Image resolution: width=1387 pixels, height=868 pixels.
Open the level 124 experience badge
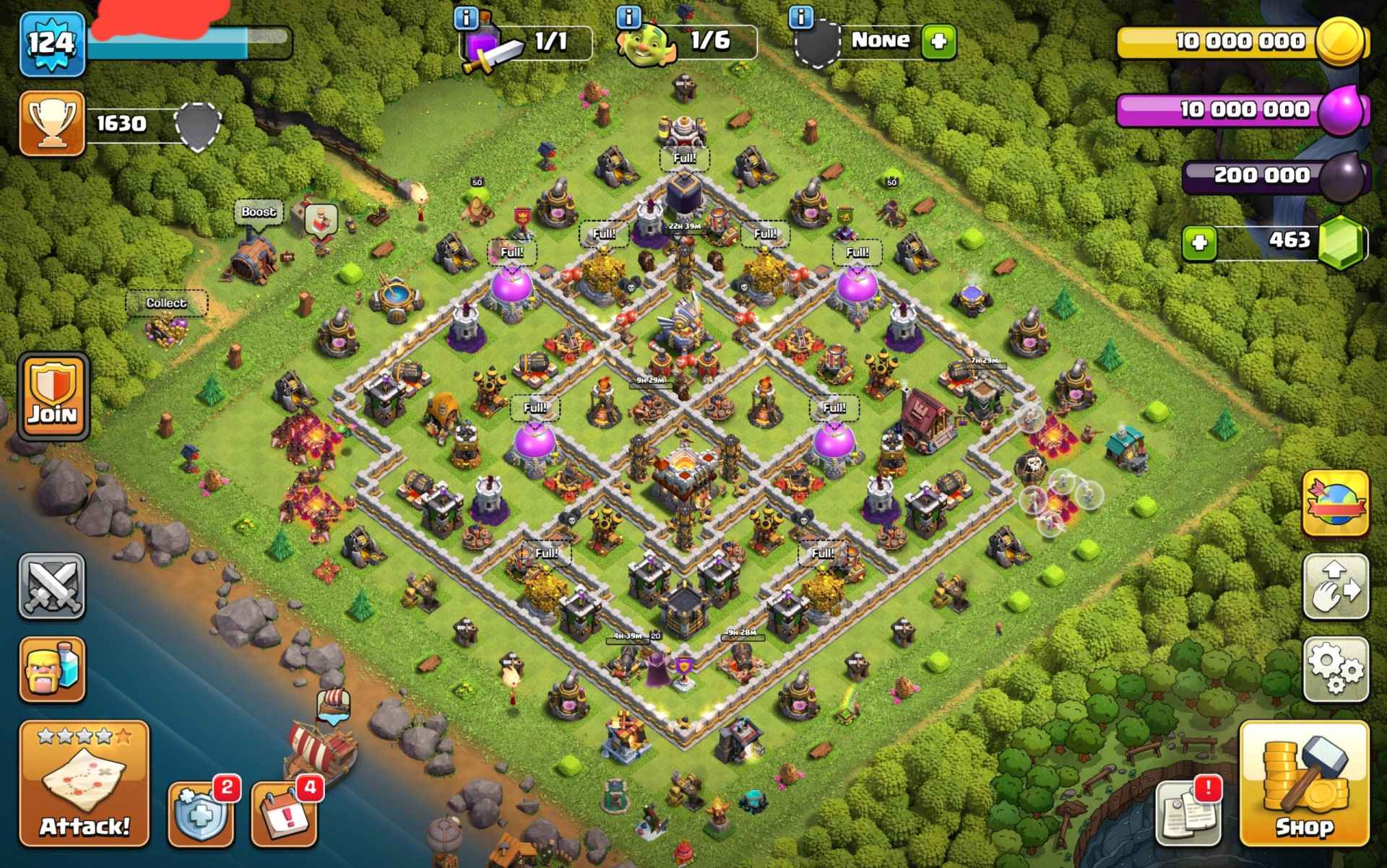[52, 43]
